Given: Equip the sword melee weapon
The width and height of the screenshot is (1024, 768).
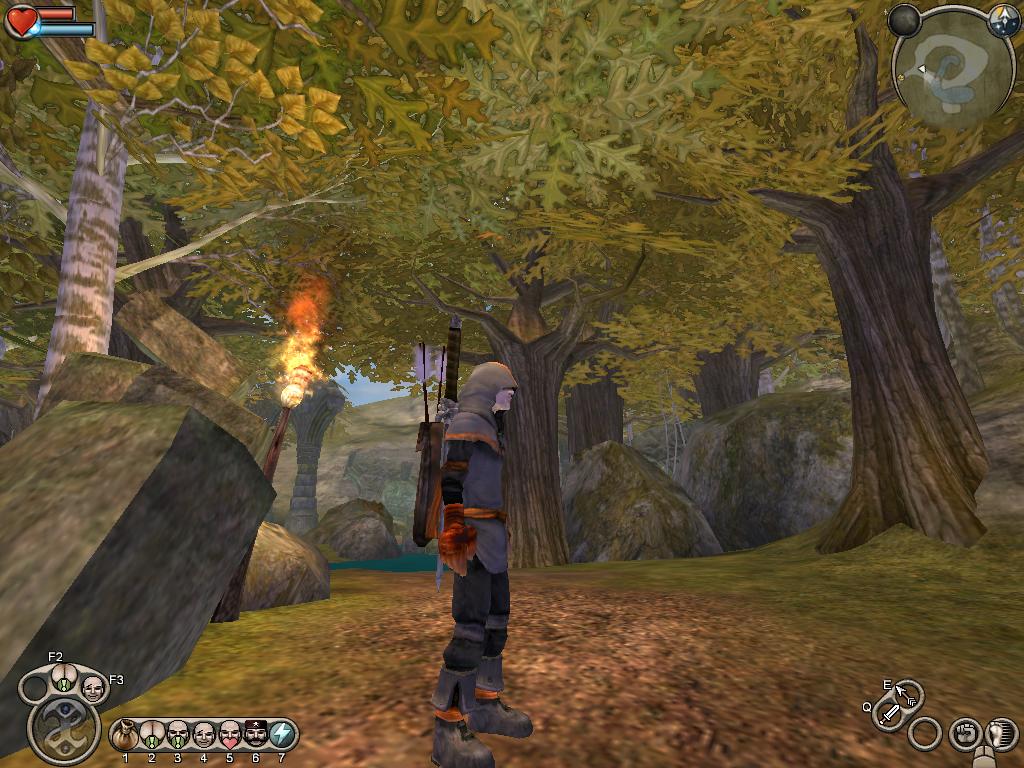Looking at the screenshot, I should tap(888, 715).
